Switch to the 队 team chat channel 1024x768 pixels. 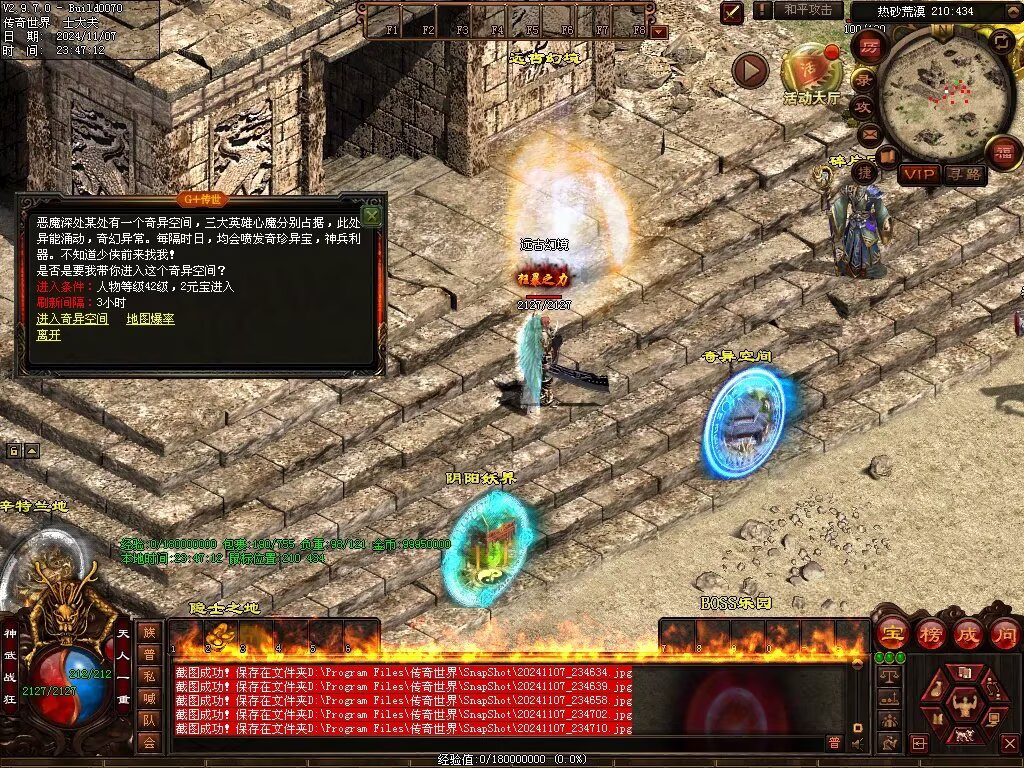(x=149, y=719)
